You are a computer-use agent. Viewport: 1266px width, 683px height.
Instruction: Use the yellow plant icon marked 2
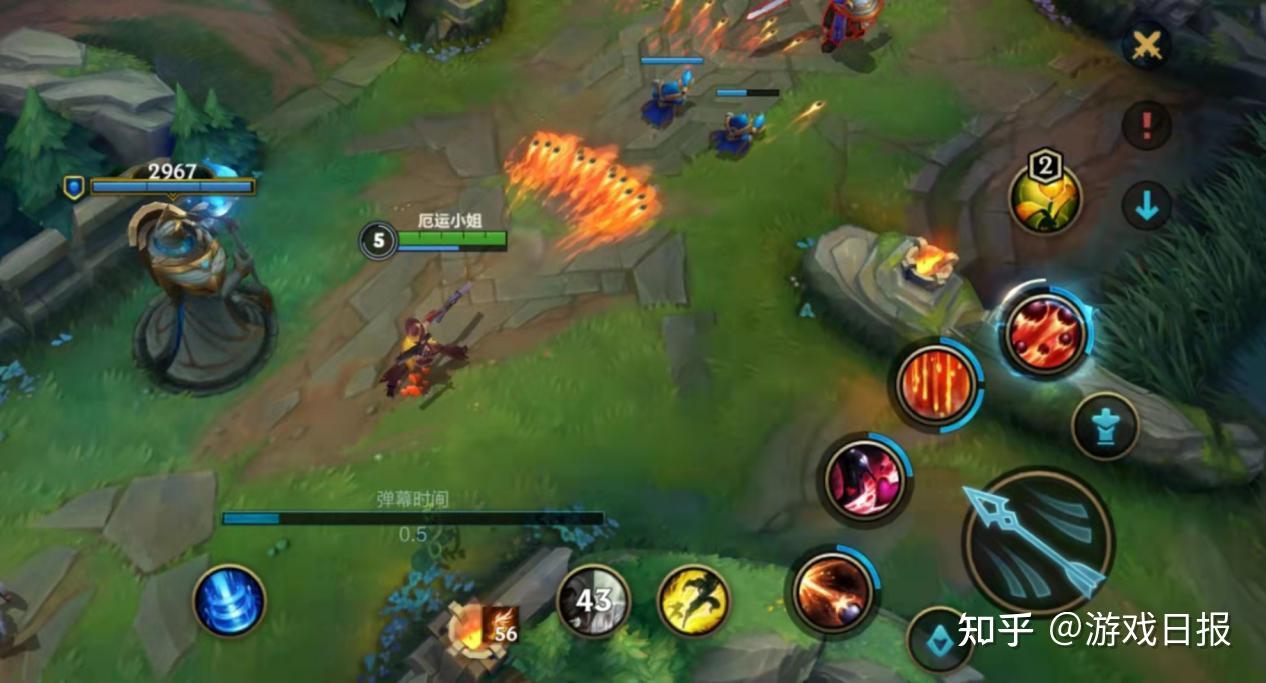[x=1045, y=199]
